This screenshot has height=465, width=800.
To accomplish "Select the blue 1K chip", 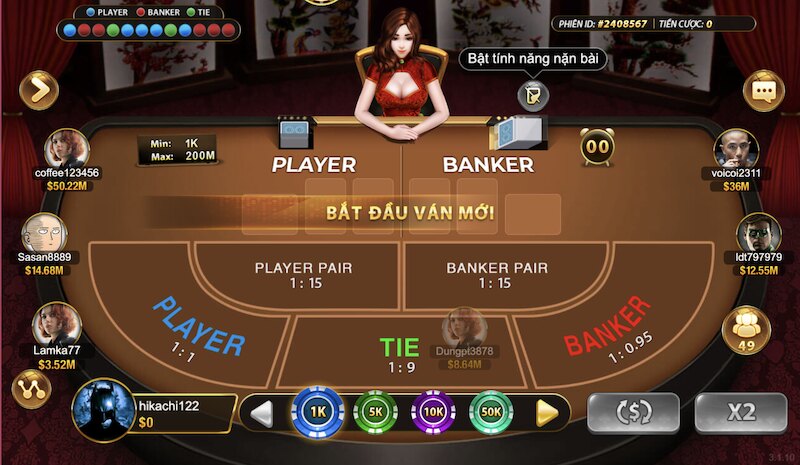I will [x=318, y=411].
